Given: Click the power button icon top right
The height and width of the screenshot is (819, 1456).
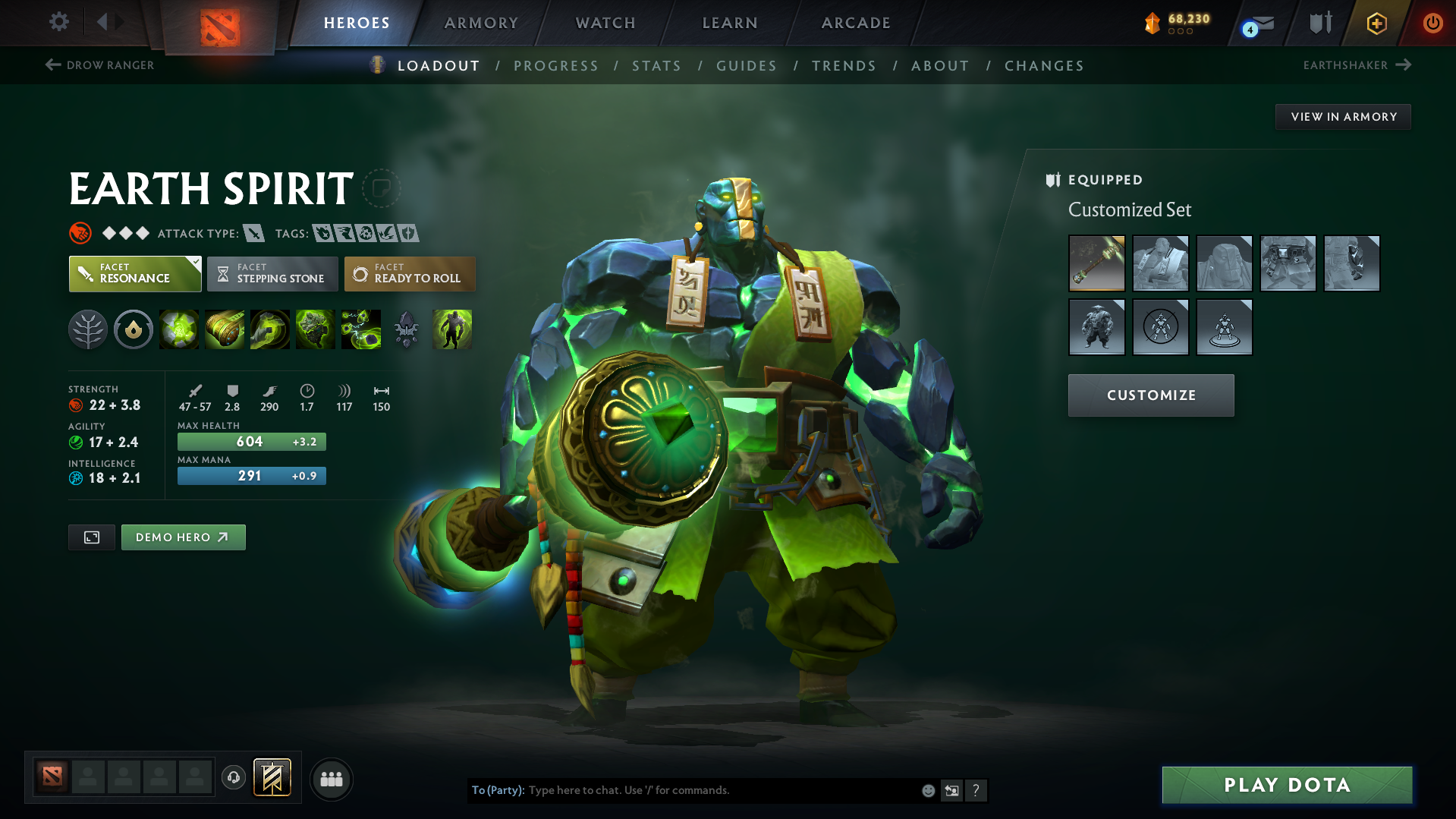Looking at the screenshot, I should (1432, 23).
